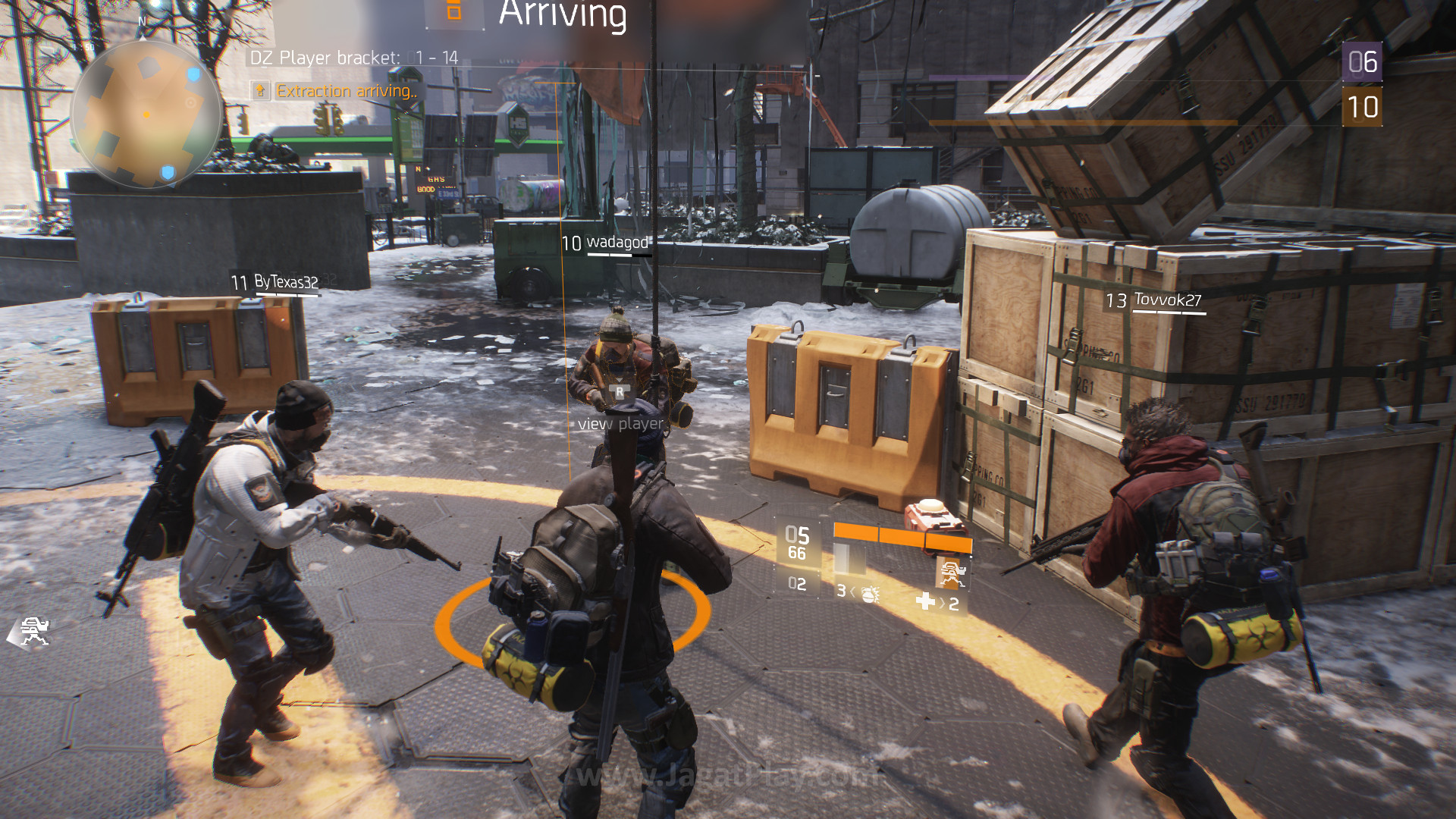Use a medkit via the white cross icon
Screen dimensions: 1456x819
(925, 601)
